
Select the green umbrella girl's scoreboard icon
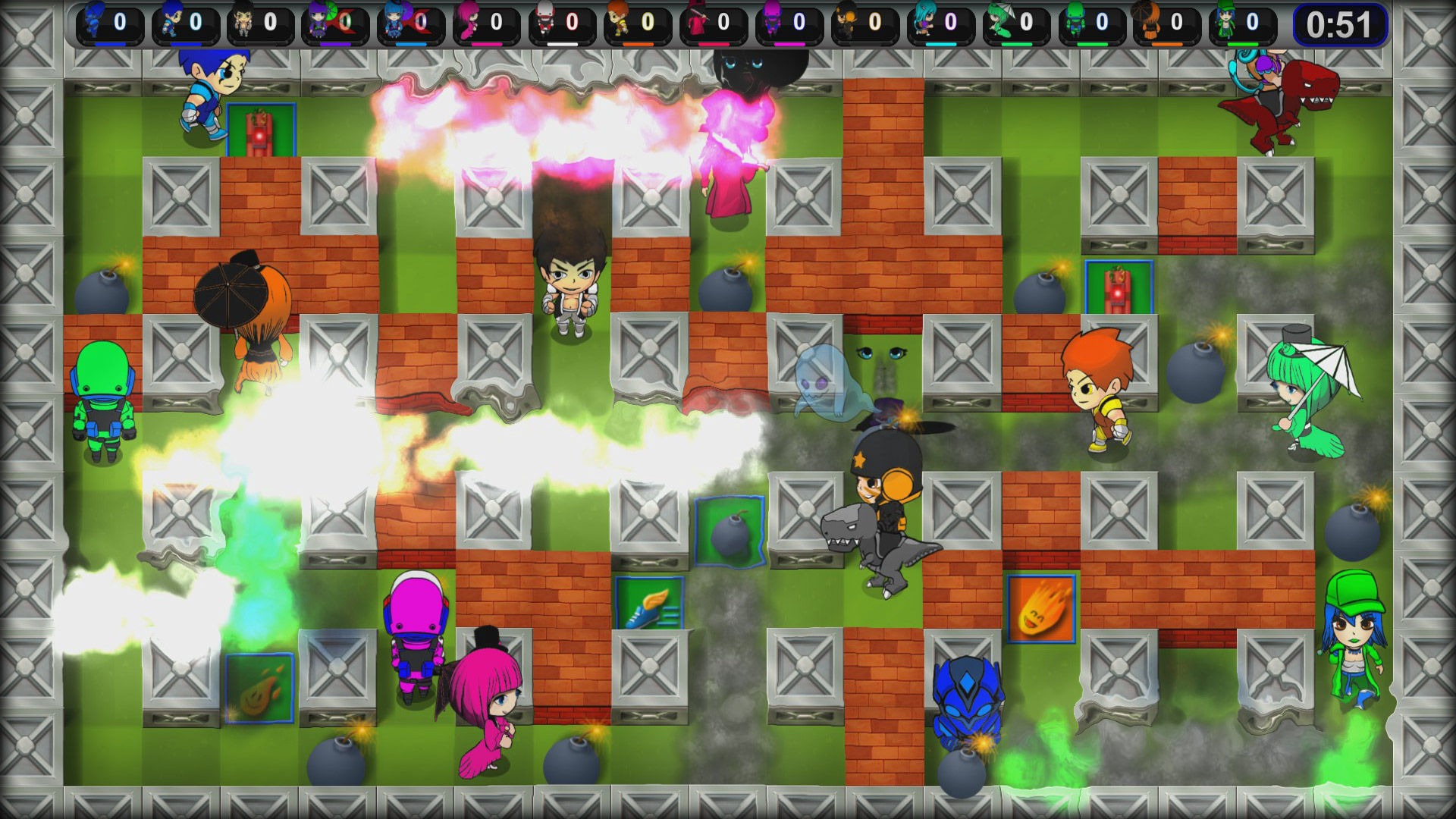pos(997,19)
